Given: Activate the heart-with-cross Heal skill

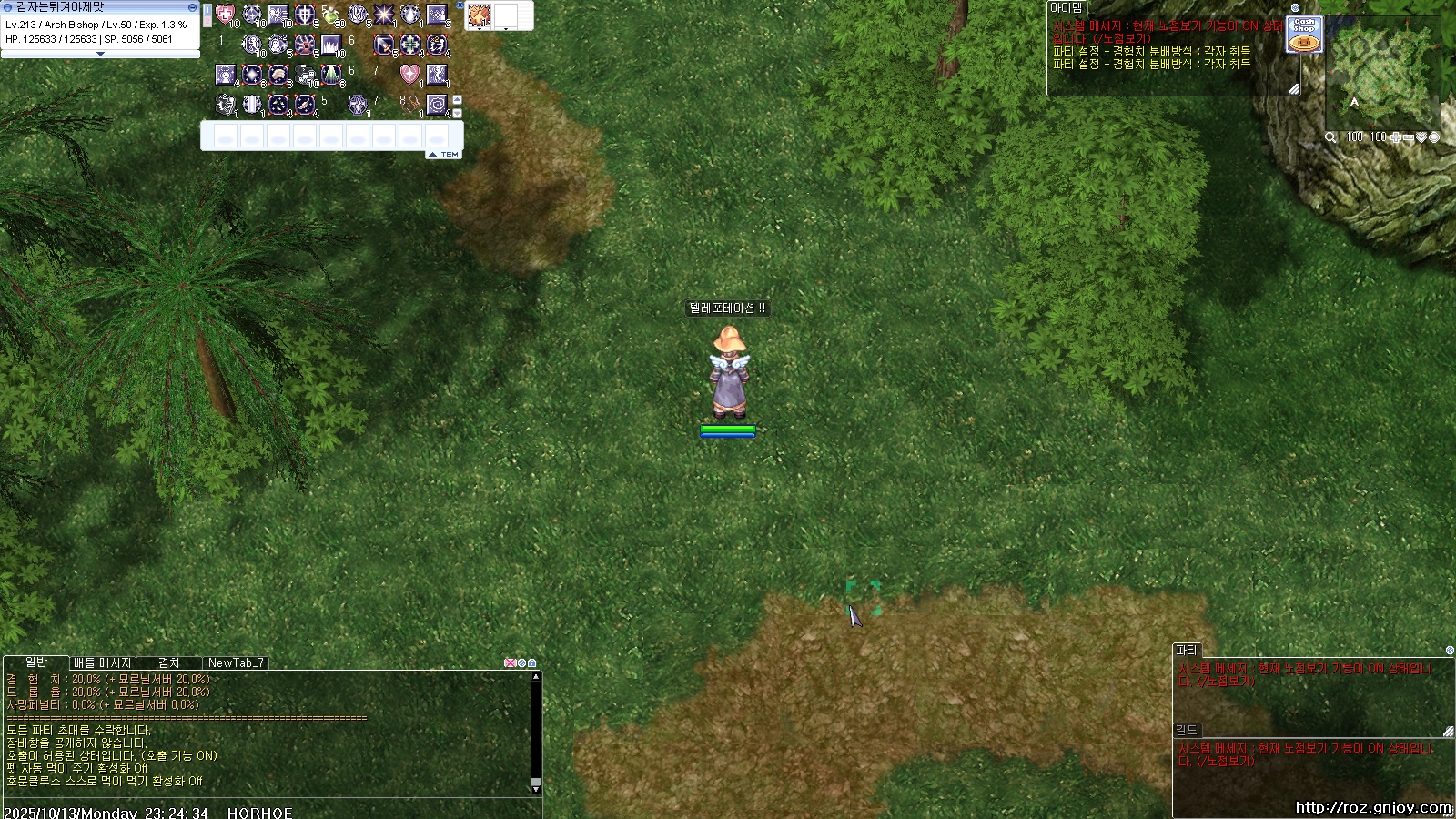Looking at the screenshot, I should [225, 15].
